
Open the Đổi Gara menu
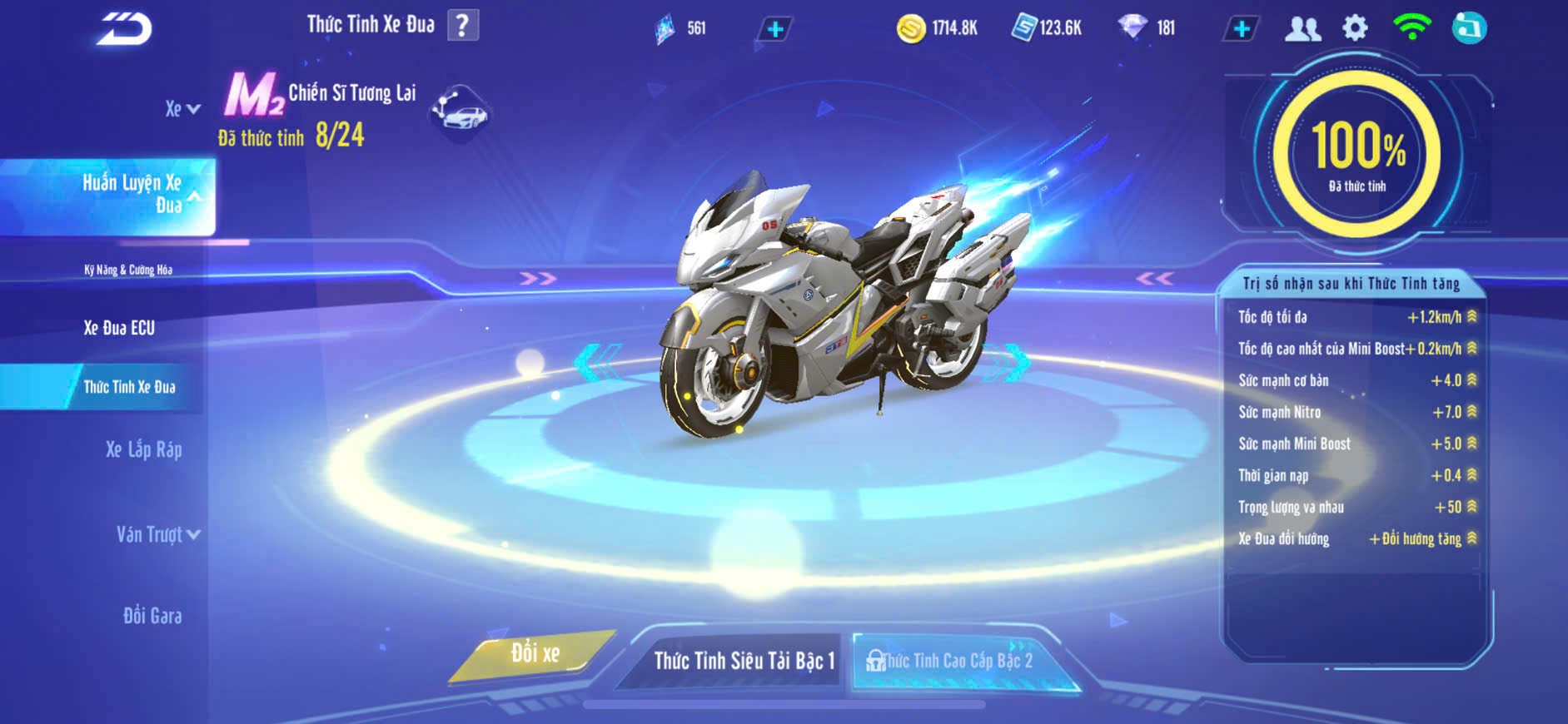tap(152, 616)
